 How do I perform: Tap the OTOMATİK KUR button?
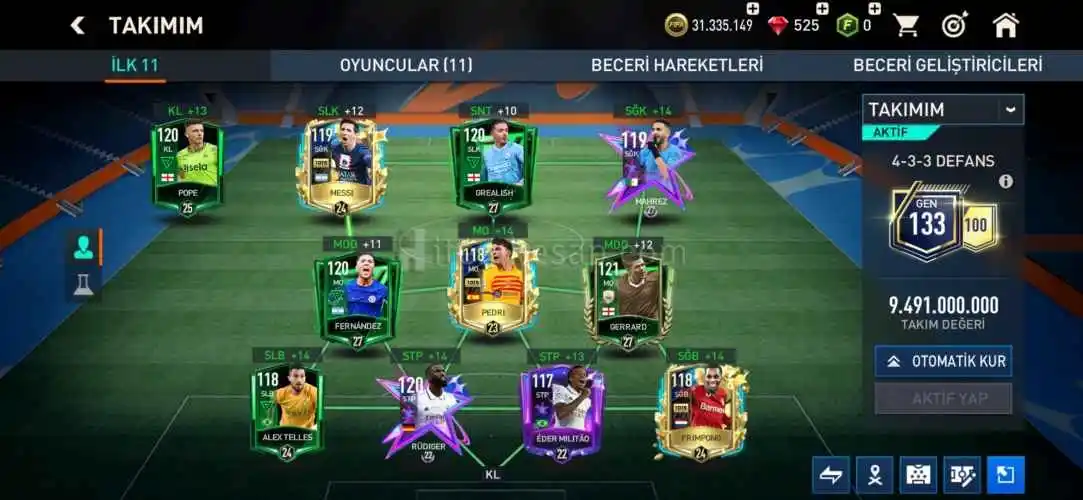pos(944,361)
